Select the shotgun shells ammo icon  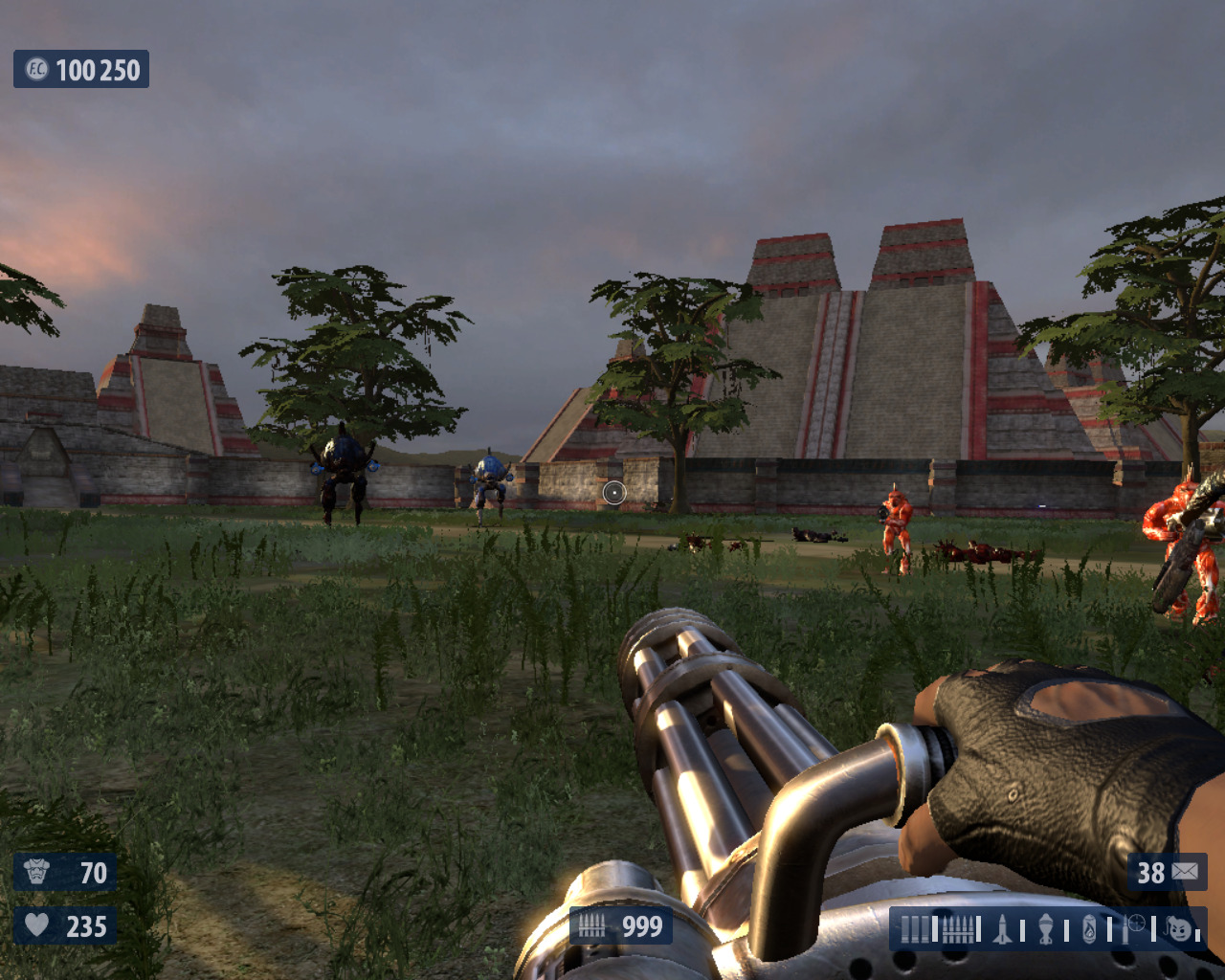(x=914, y=929)
